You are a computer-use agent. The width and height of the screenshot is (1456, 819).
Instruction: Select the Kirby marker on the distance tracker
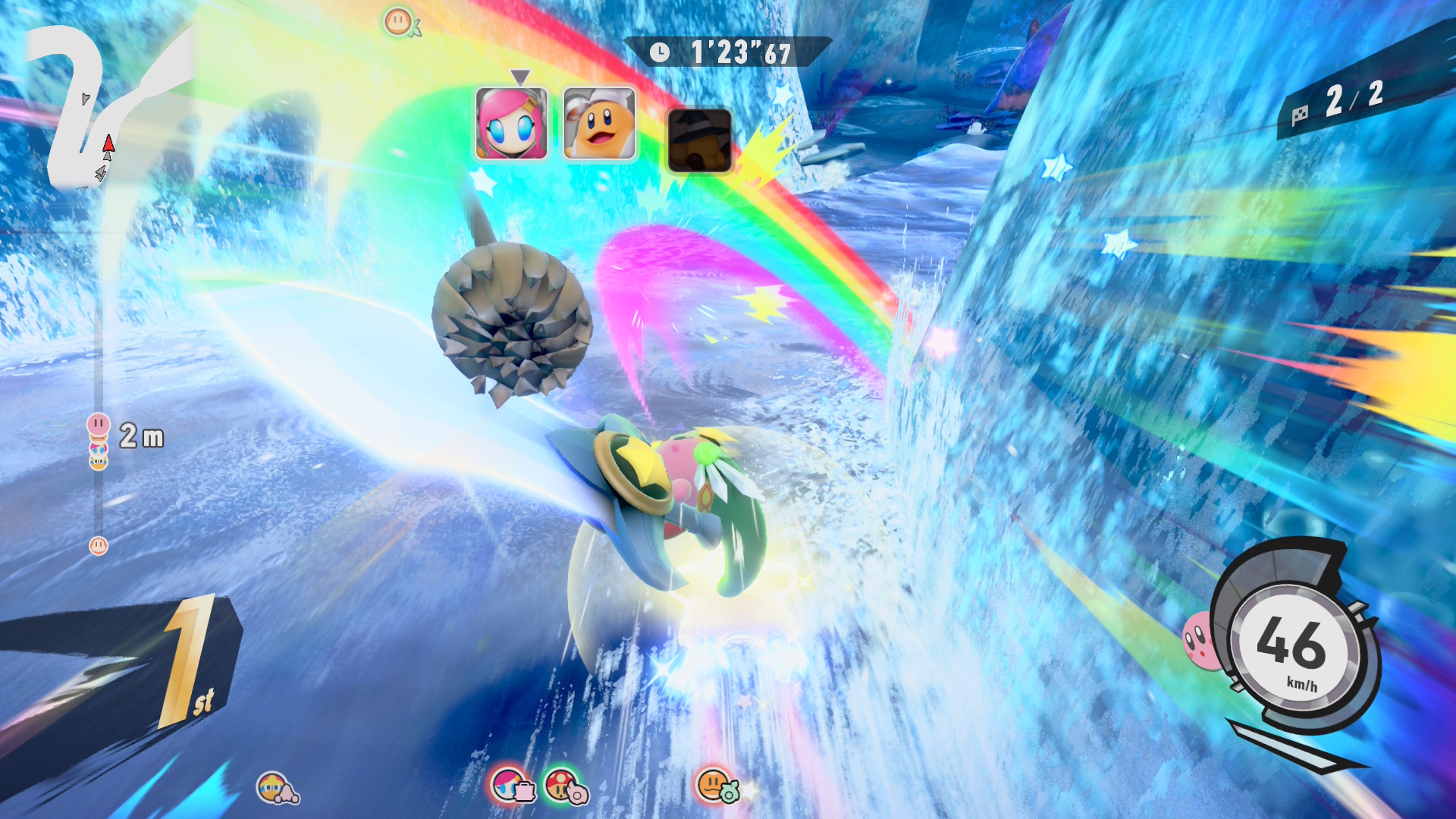99,425
